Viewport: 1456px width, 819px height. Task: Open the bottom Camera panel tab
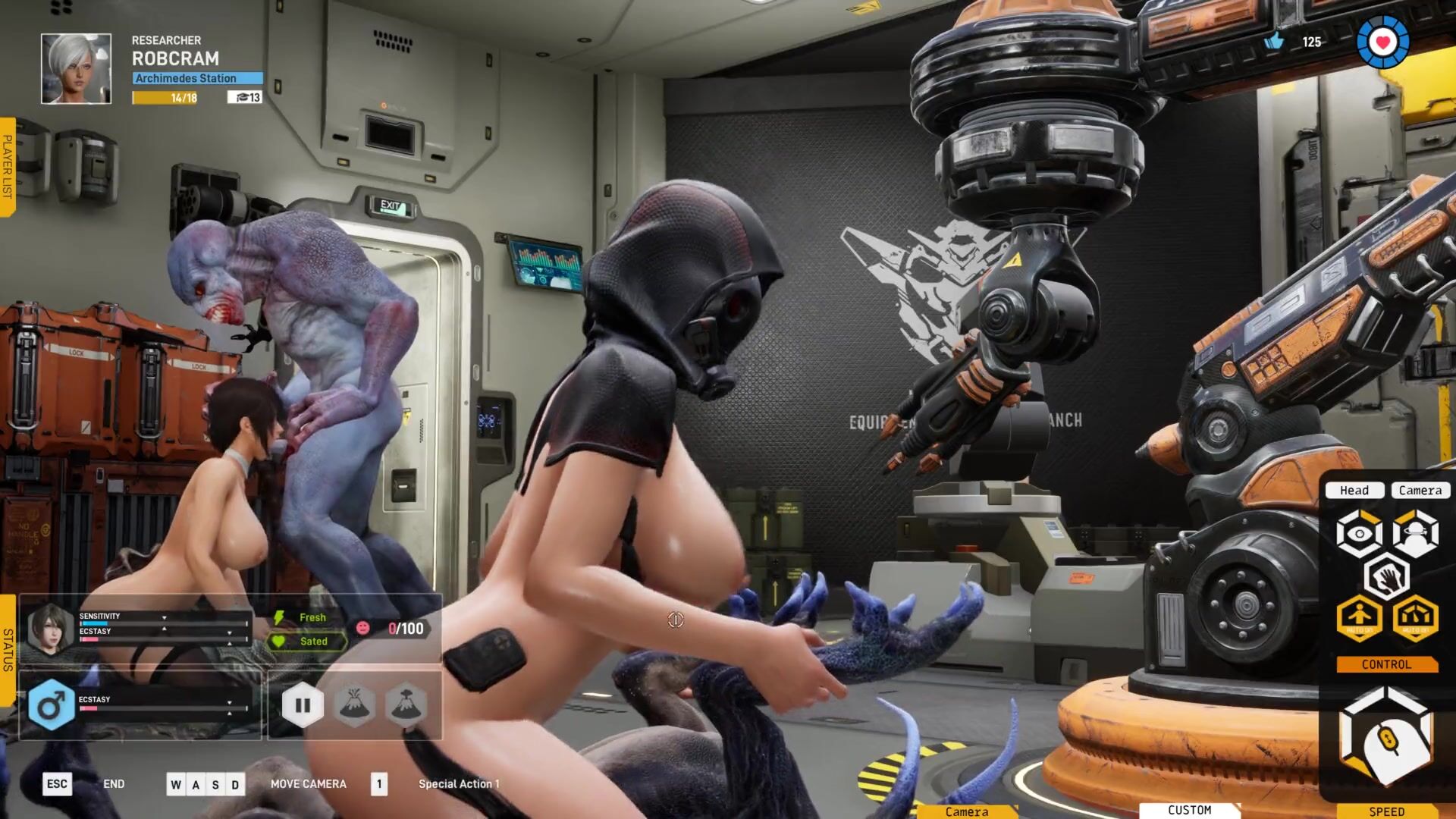coord(967,811)
